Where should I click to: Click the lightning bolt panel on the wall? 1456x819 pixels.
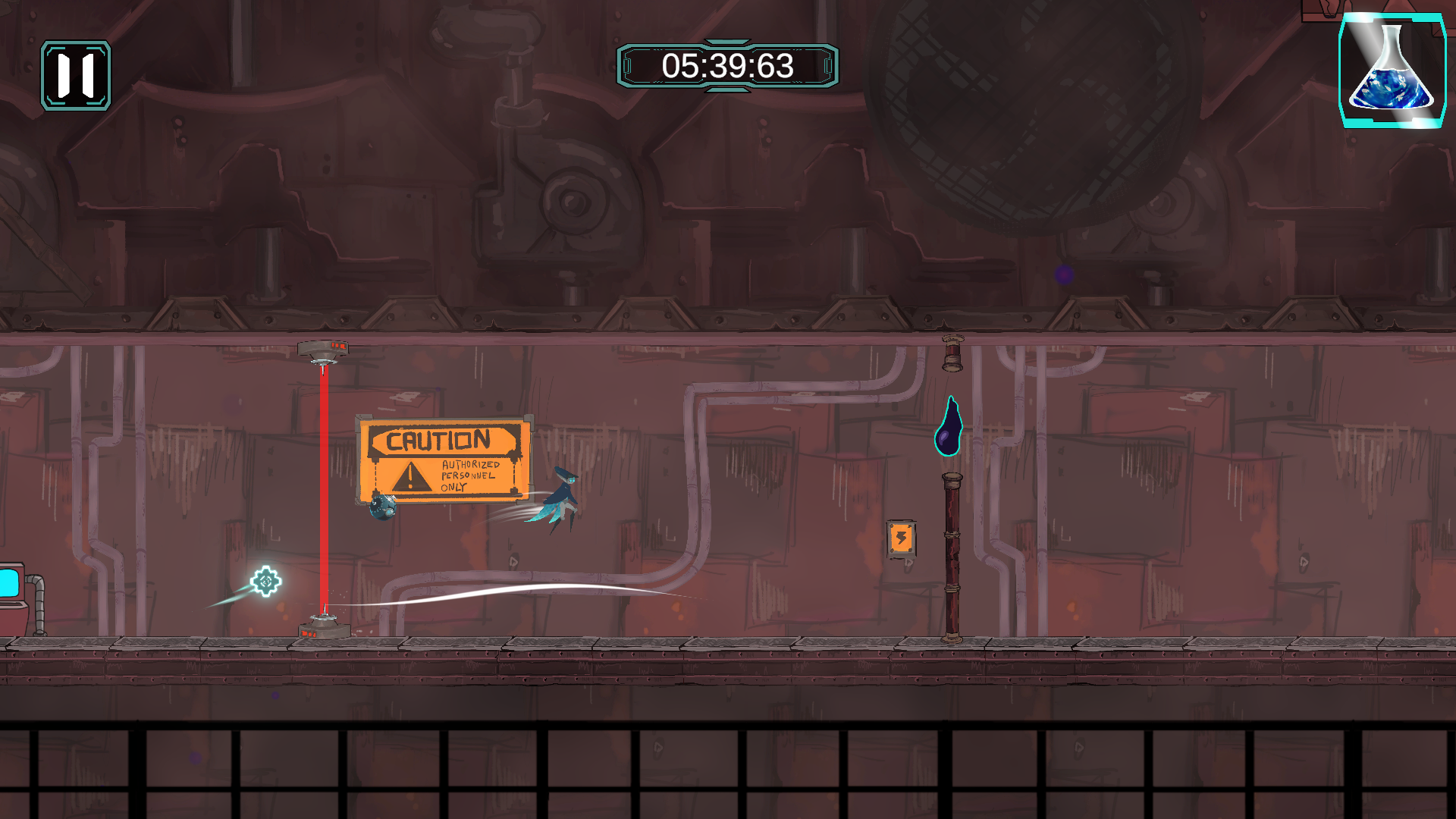pyautogui.click(x=900, y=540)
